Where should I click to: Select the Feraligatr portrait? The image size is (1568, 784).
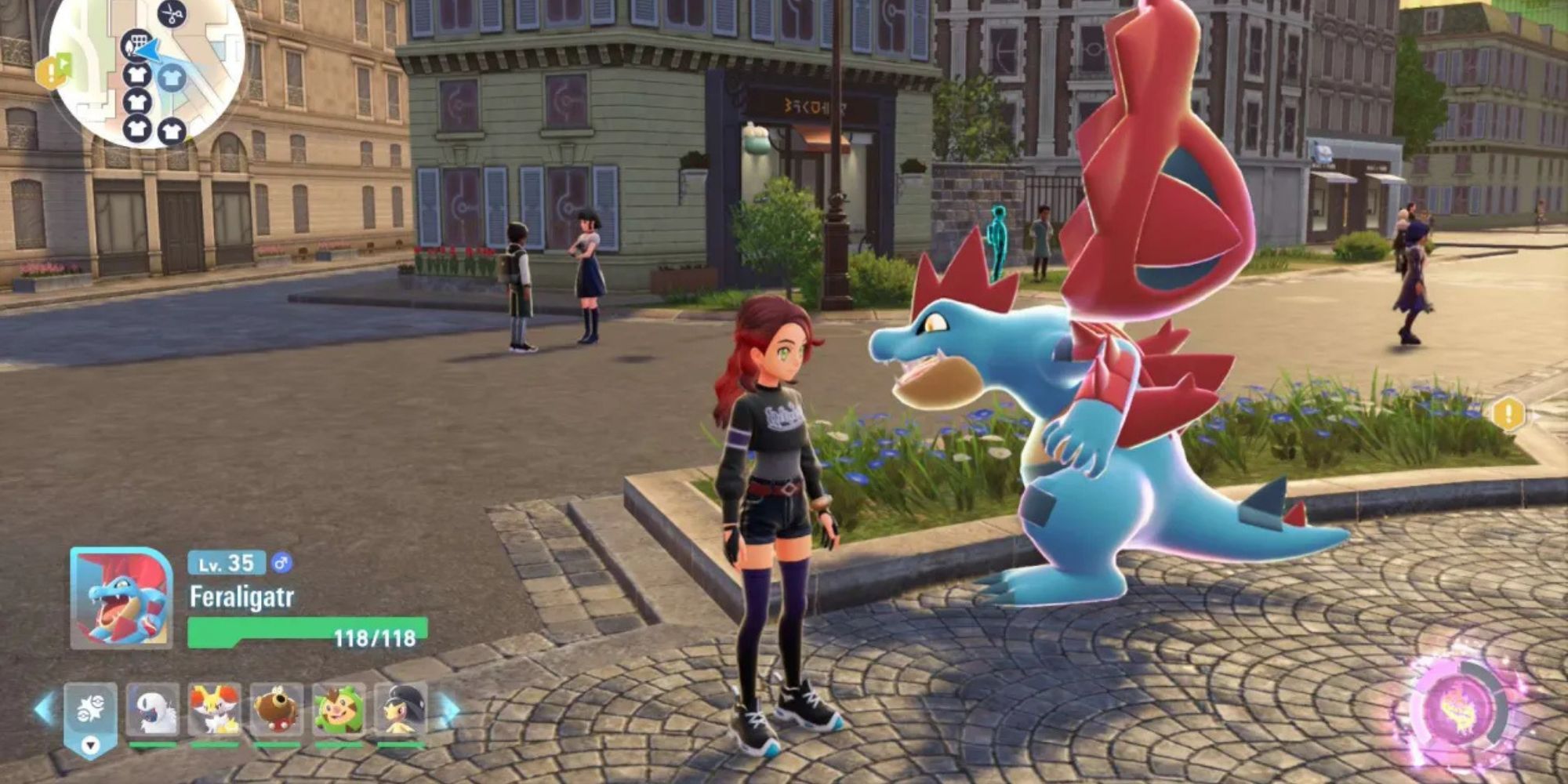pos(122,598)
